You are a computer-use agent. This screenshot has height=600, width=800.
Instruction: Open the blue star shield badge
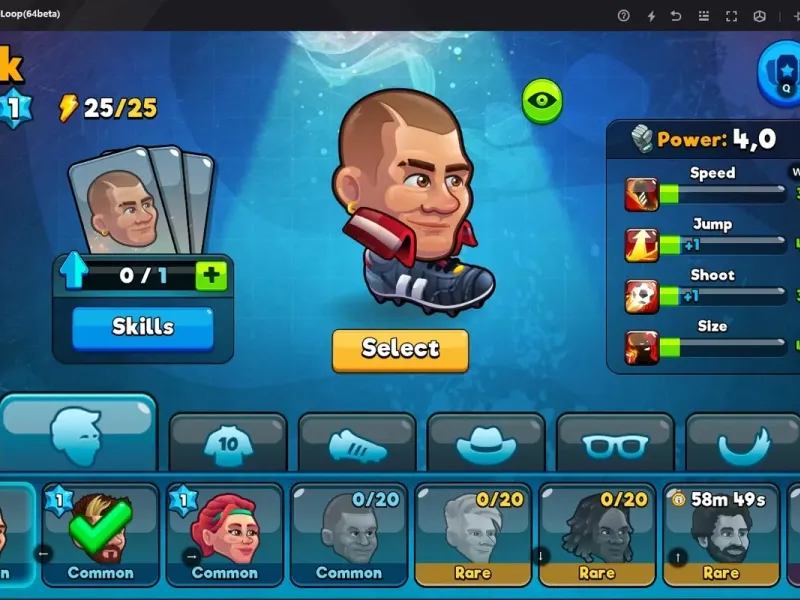(781, 70)
